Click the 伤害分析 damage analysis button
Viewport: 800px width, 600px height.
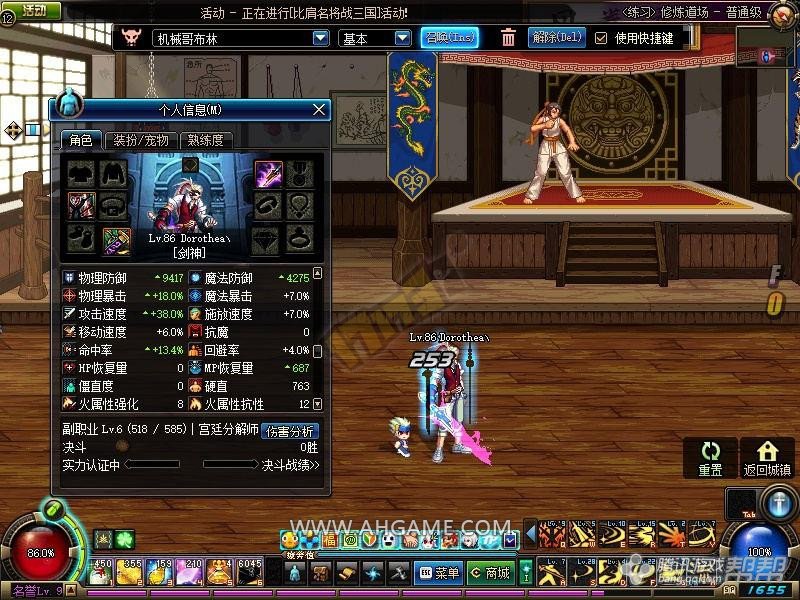tap(289, 431)
